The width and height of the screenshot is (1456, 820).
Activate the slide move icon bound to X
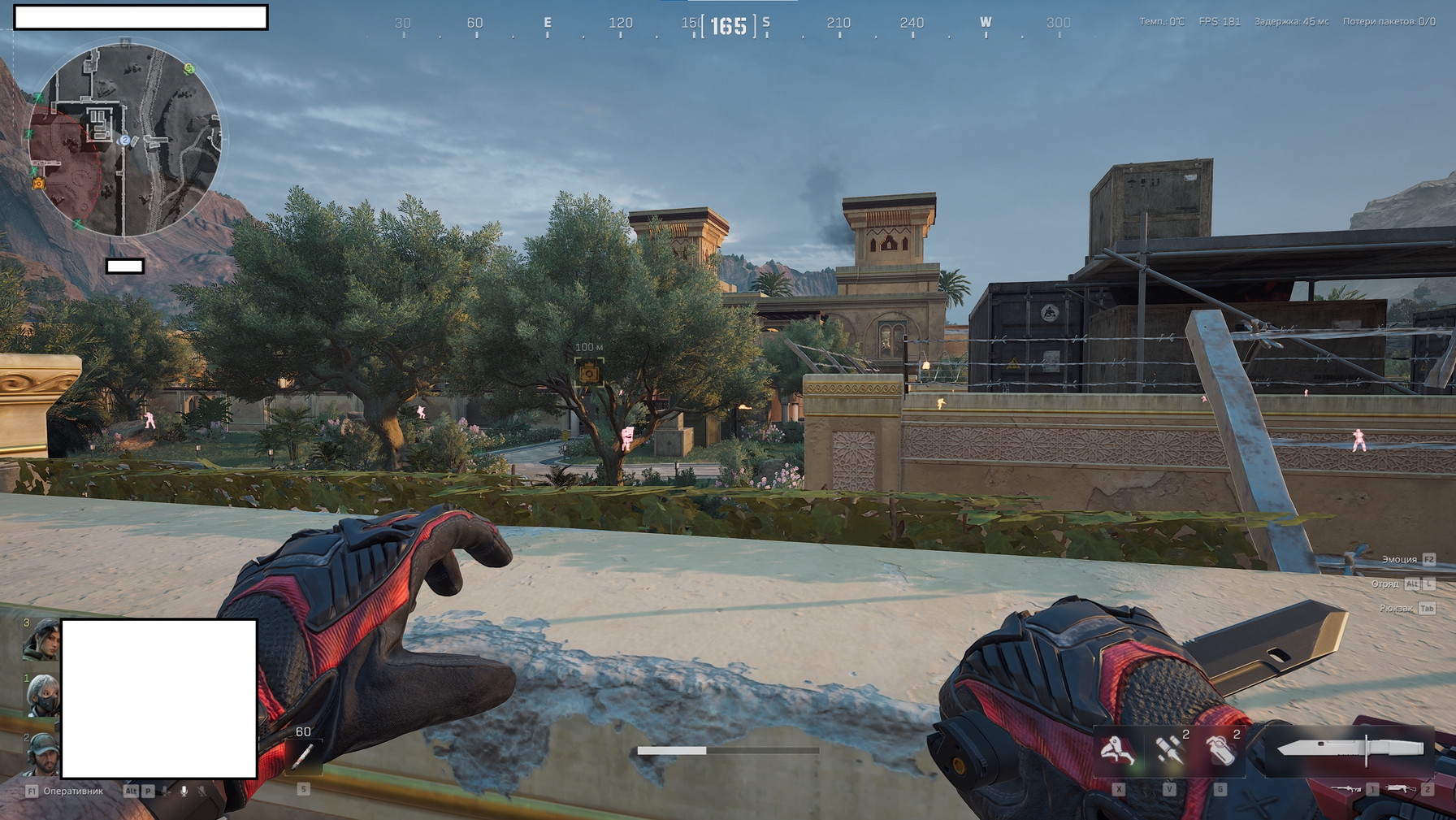coord(1117,750)
